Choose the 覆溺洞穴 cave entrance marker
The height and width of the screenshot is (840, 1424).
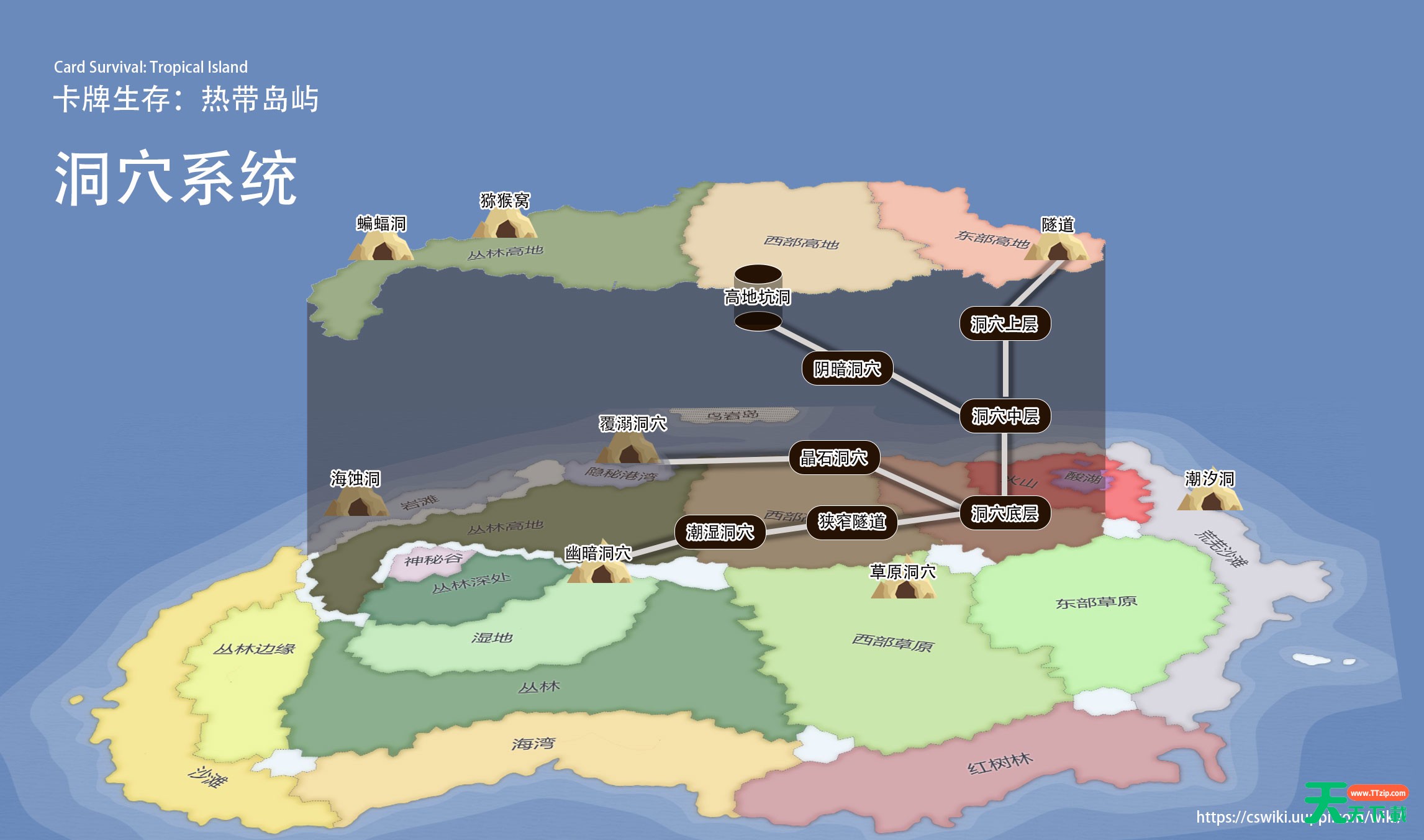(628, 448)
